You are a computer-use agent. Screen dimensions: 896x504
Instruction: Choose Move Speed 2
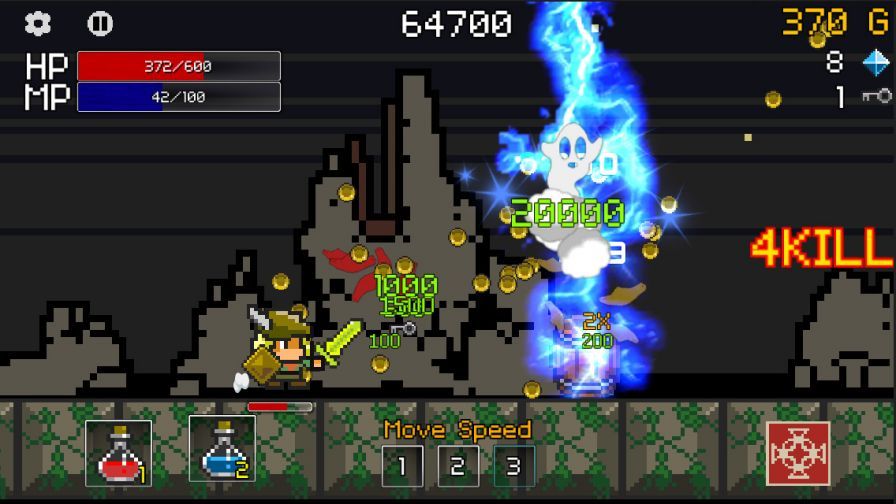(x=458, y=466)
